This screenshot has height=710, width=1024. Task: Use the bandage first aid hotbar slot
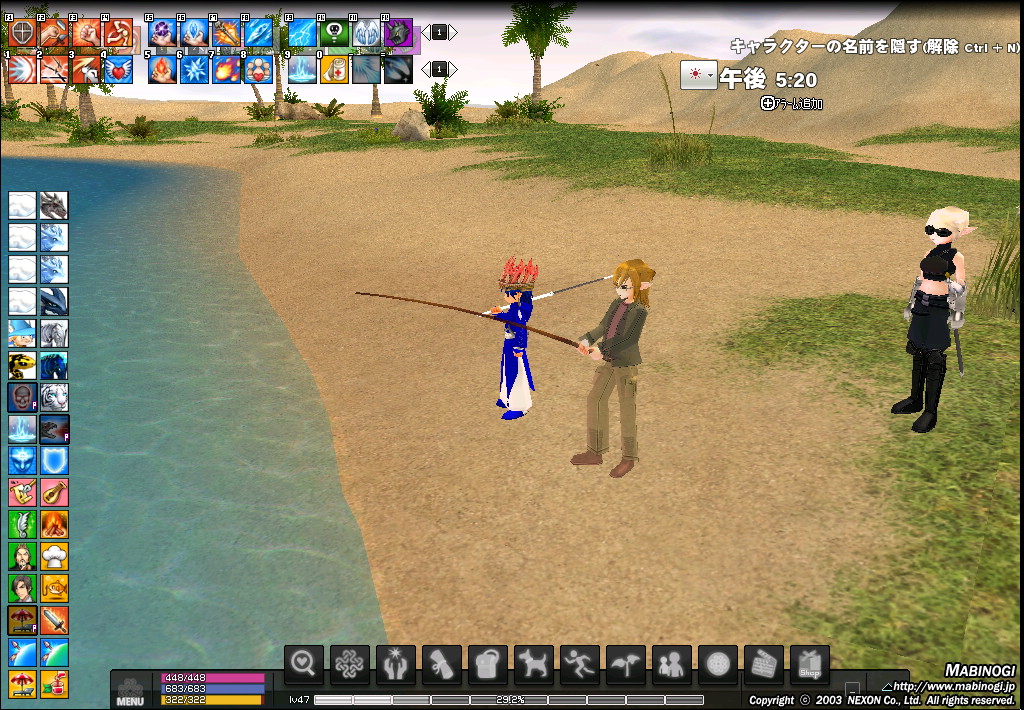334,69
